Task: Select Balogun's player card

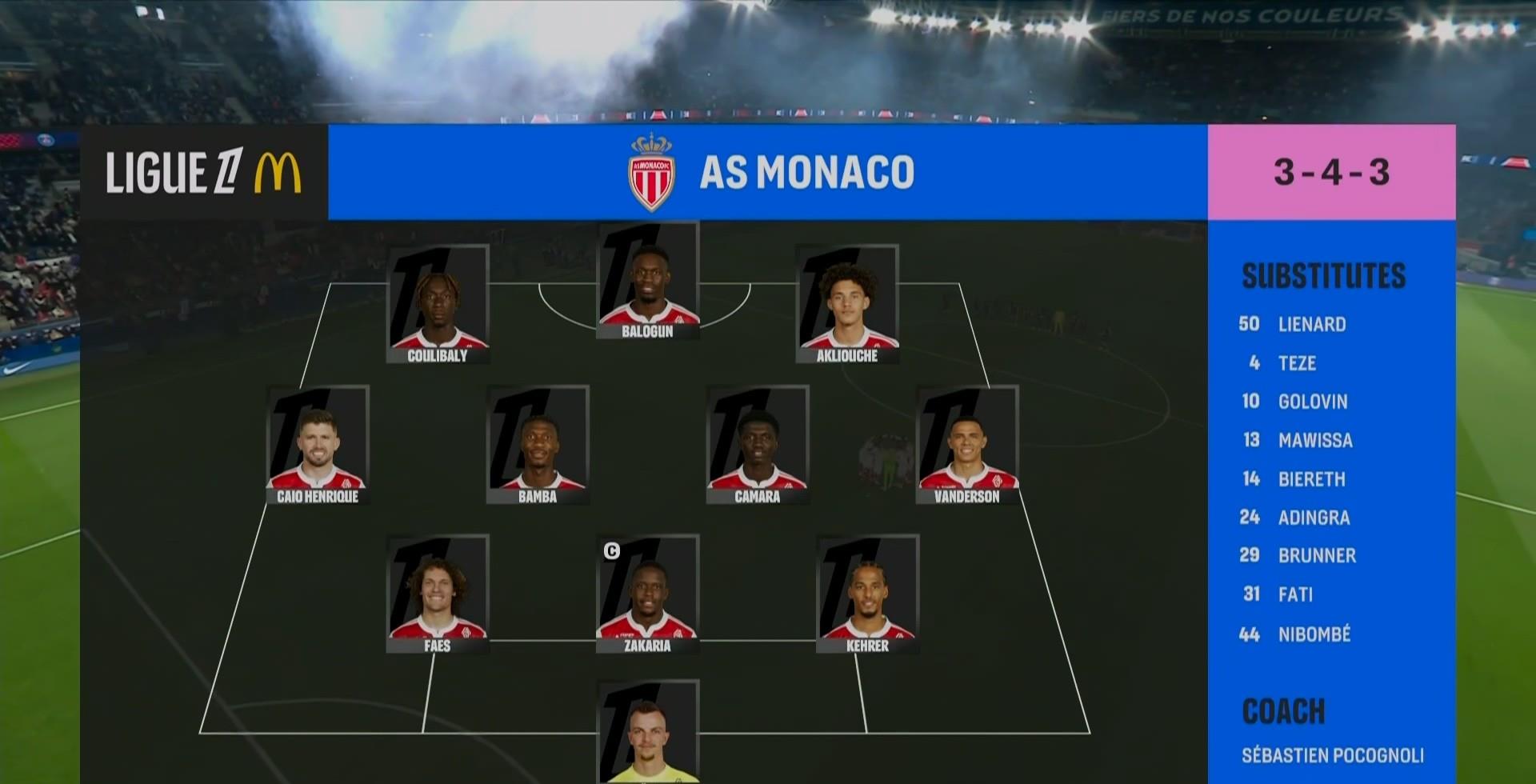Action: [x=648, y=282]
